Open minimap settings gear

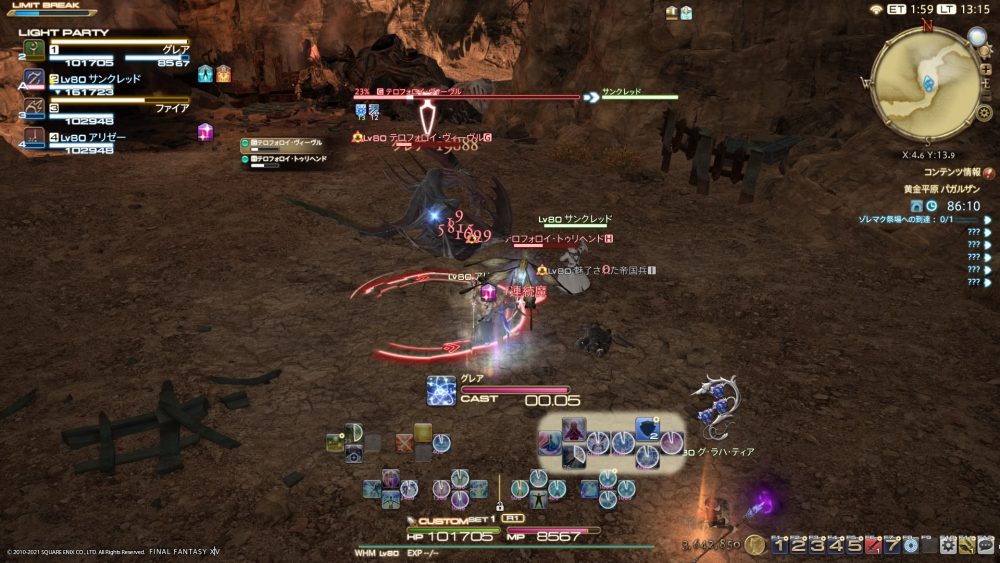(984, 113)
